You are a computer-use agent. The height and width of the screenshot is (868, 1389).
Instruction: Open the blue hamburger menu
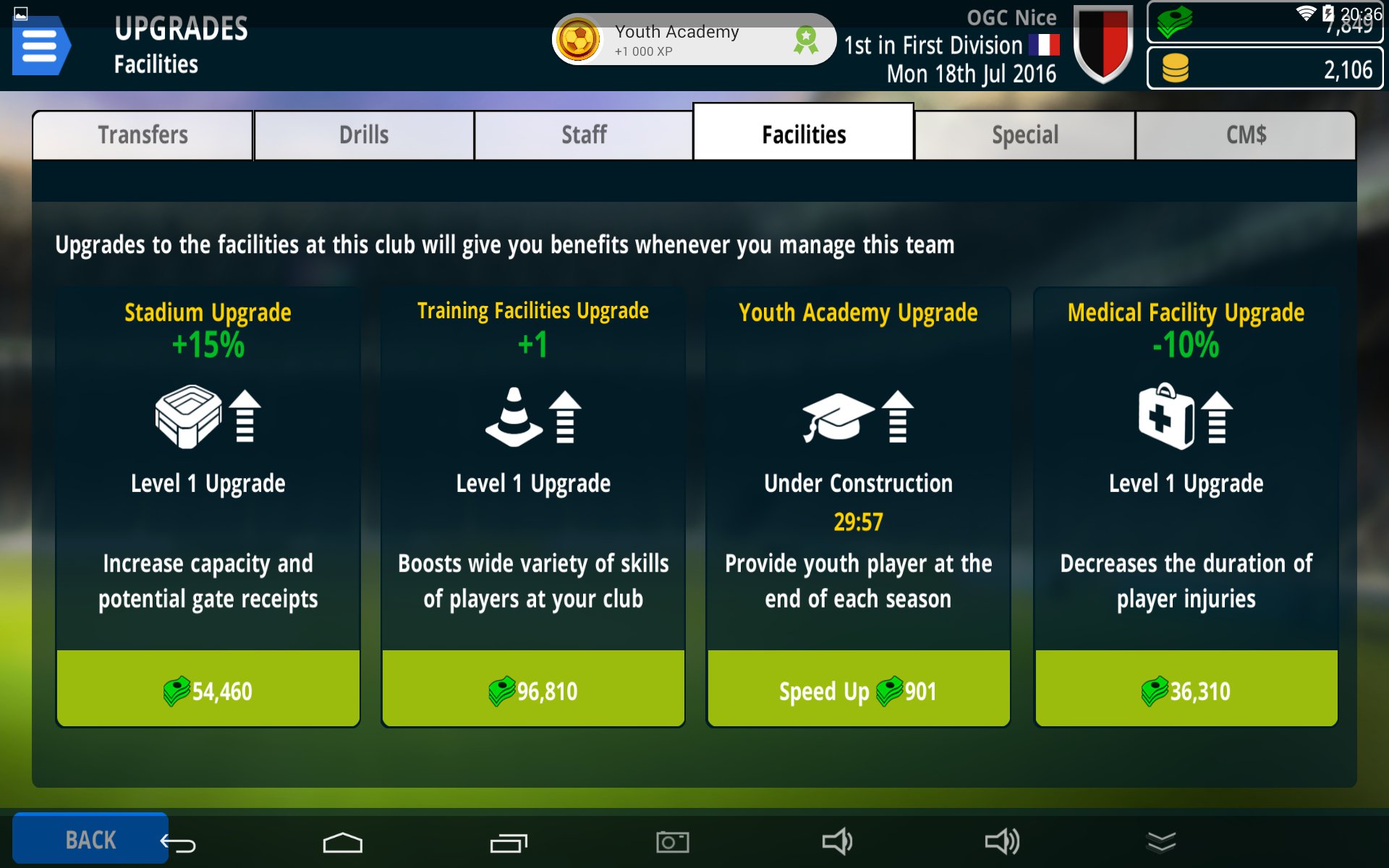tap(41, 46)
